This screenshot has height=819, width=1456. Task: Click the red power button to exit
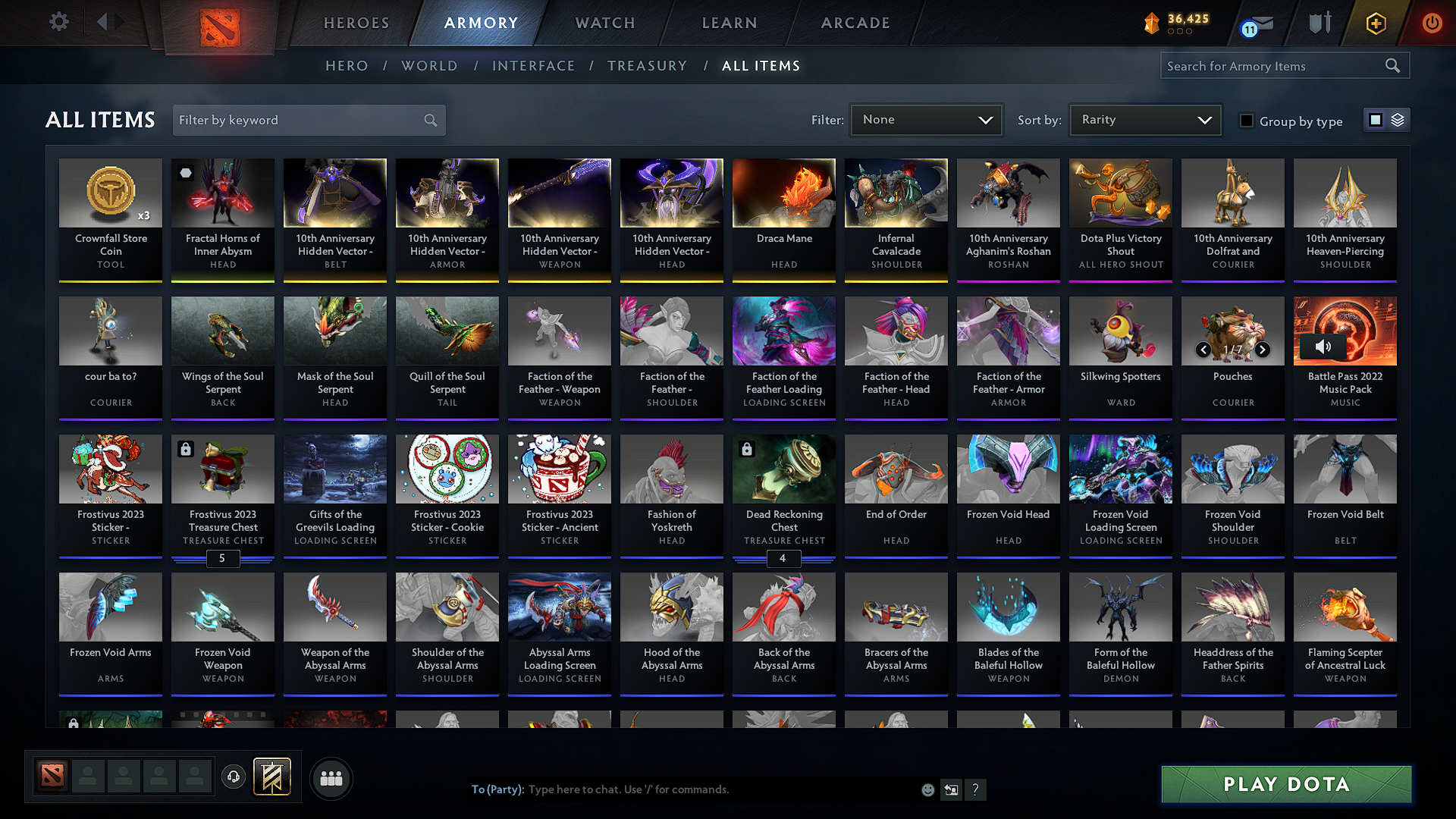(1432, 23)
